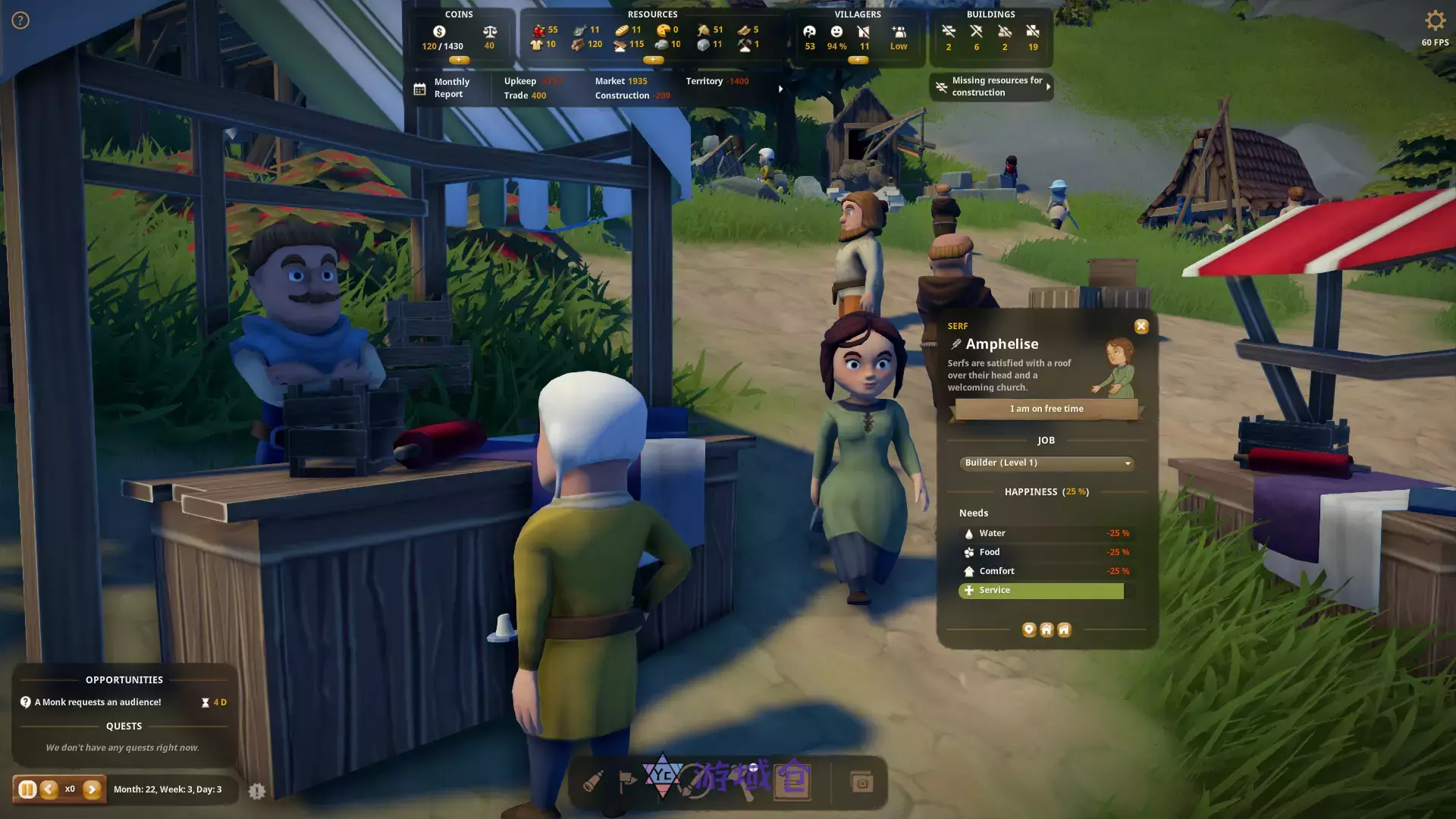The width and height of the screenshot is (1456, 819).
Task: Close the Amphelise serf panel
Action: pyautogui.click(x=1141, y=326)
